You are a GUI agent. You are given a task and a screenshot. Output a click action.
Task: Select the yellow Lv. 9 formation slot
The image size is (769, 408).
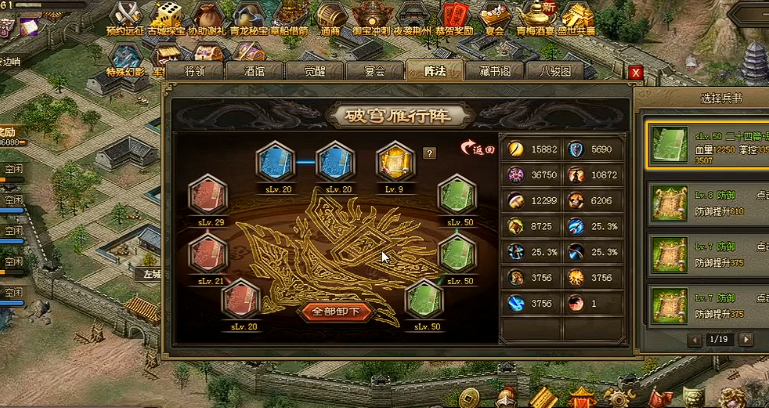point(394,162)
